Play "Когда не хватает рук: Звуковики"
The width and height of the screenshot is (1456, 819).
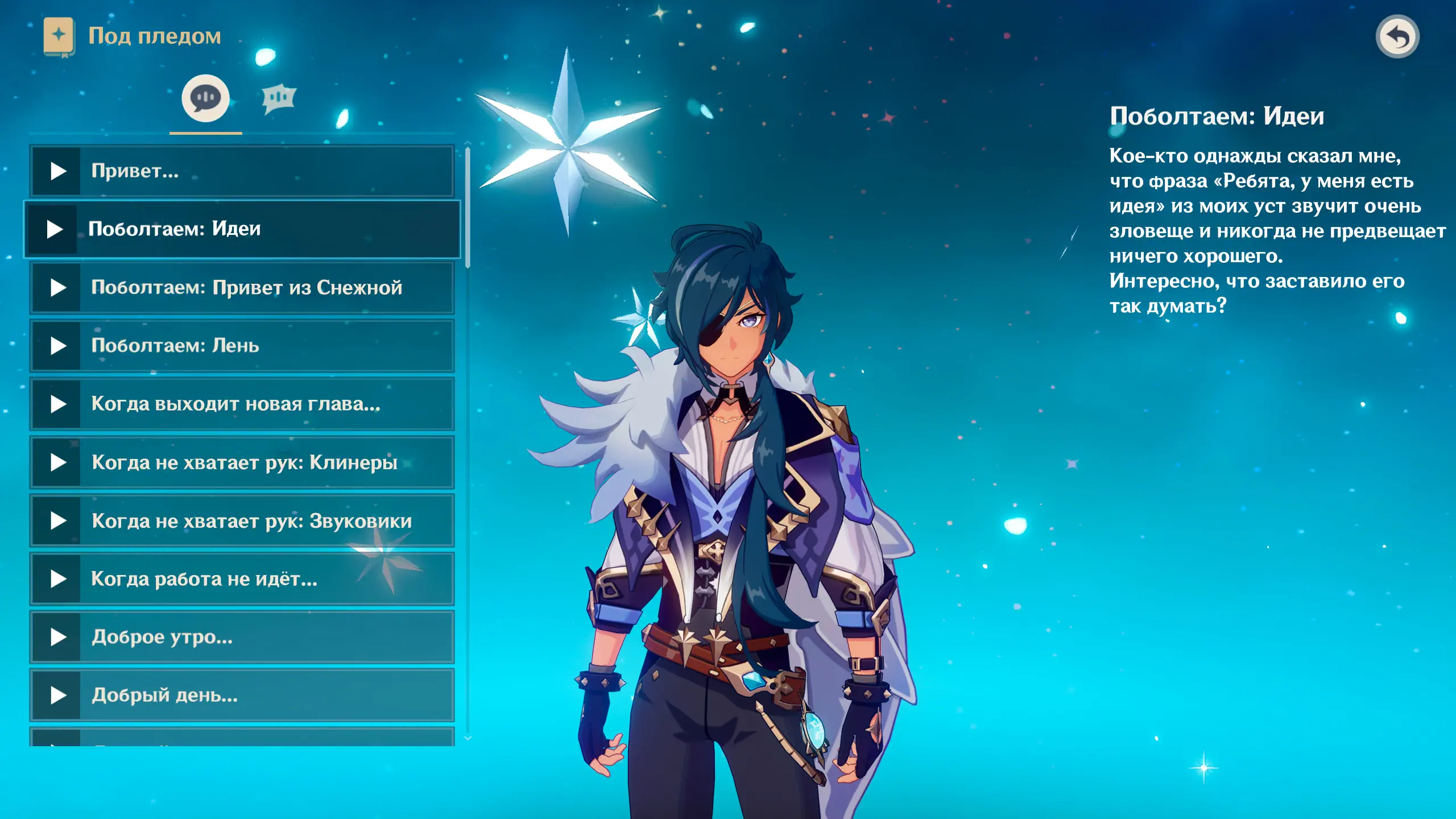tap(242, 521)
